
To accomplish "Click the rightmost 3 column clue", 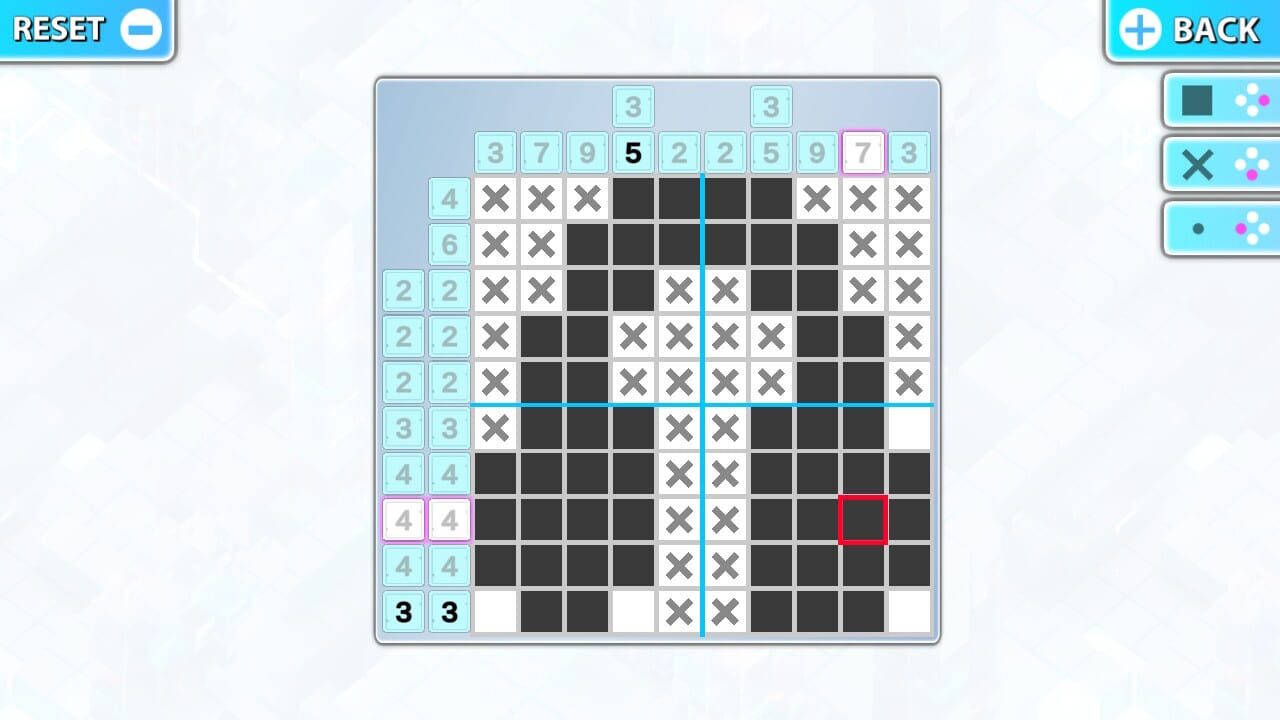I will coord(908,152).
